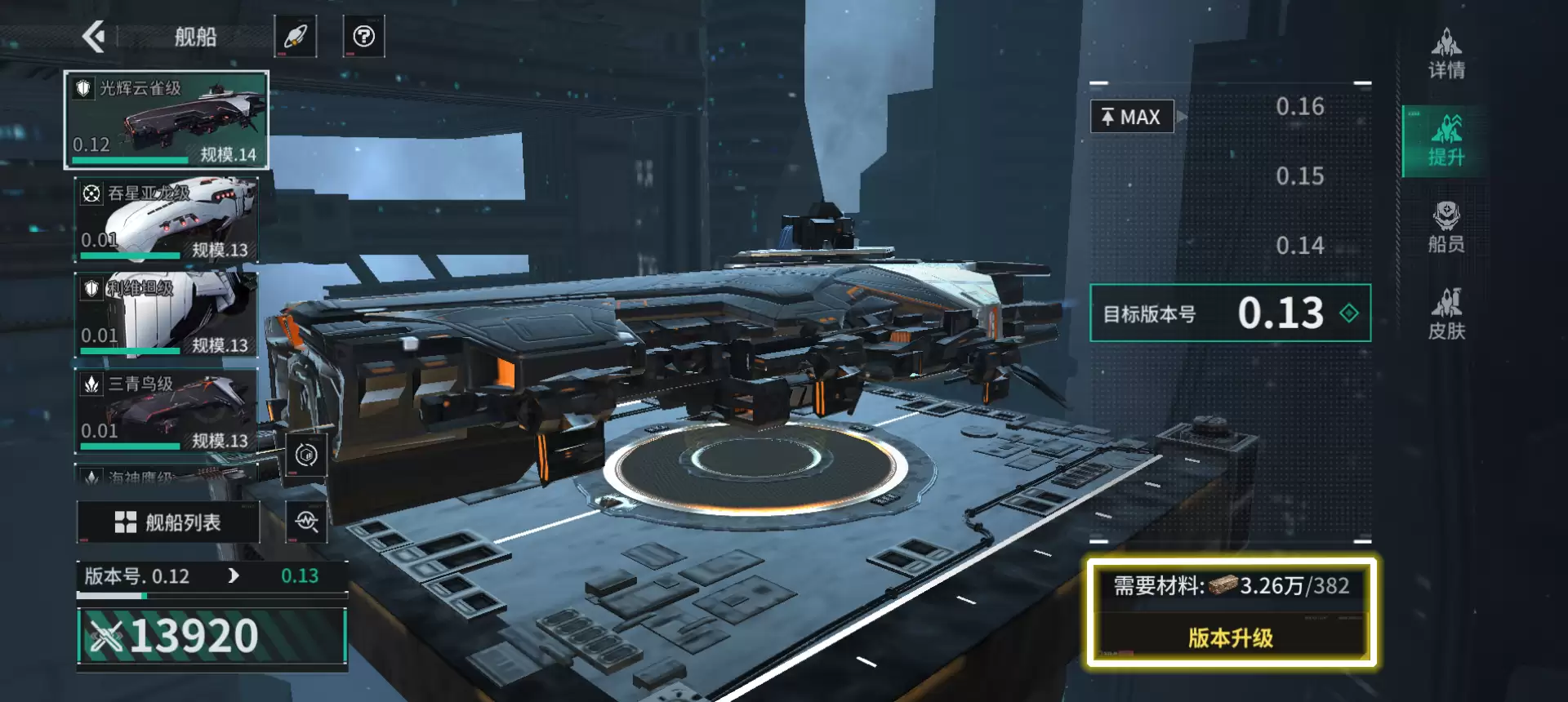Go back with the arrow button
Viewport: 1568px width, 702px height.
click(x=95, y=36)
